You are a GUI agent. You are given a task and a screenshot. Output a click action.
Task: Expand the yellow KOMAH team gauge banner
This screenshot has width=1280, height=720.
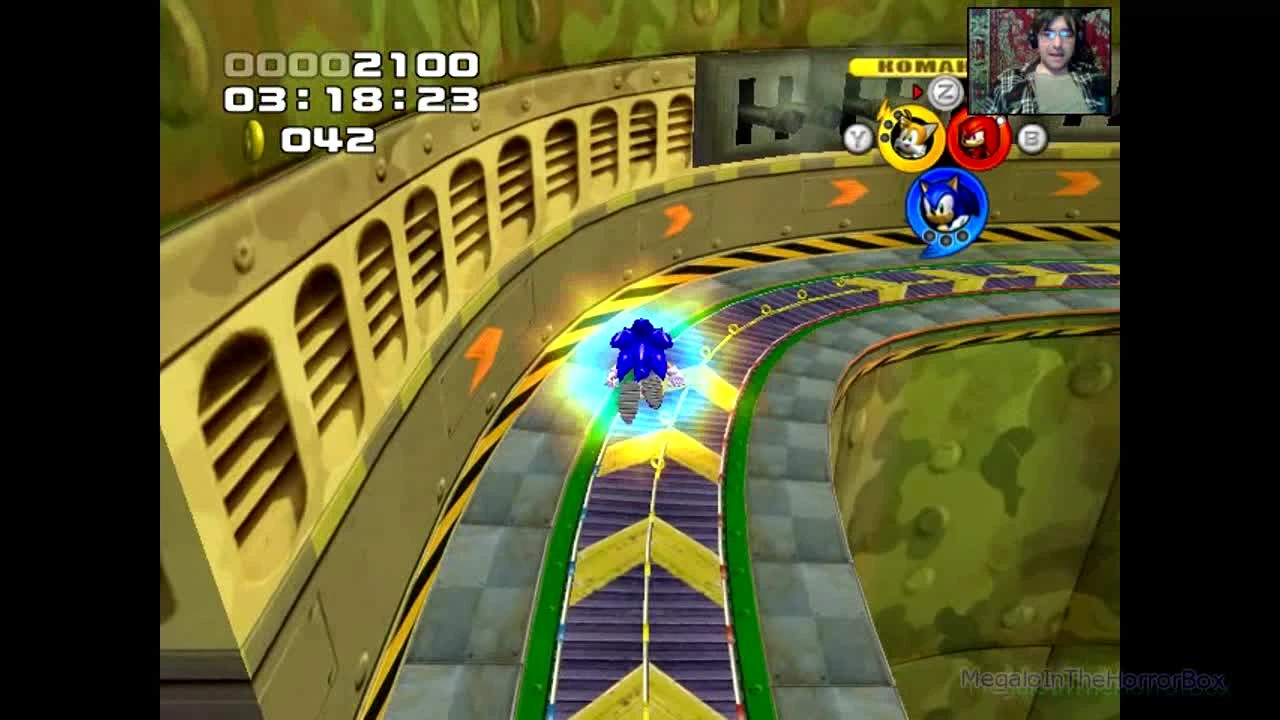pyautogui.click(x=910, y=65)
